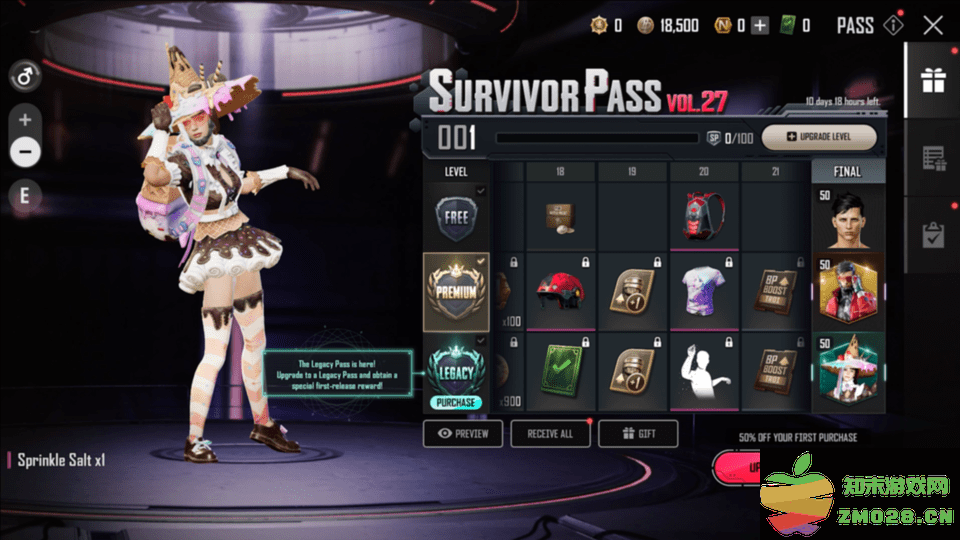Preview the pass rewards
The image size is (960, 540).
[462, 434]
